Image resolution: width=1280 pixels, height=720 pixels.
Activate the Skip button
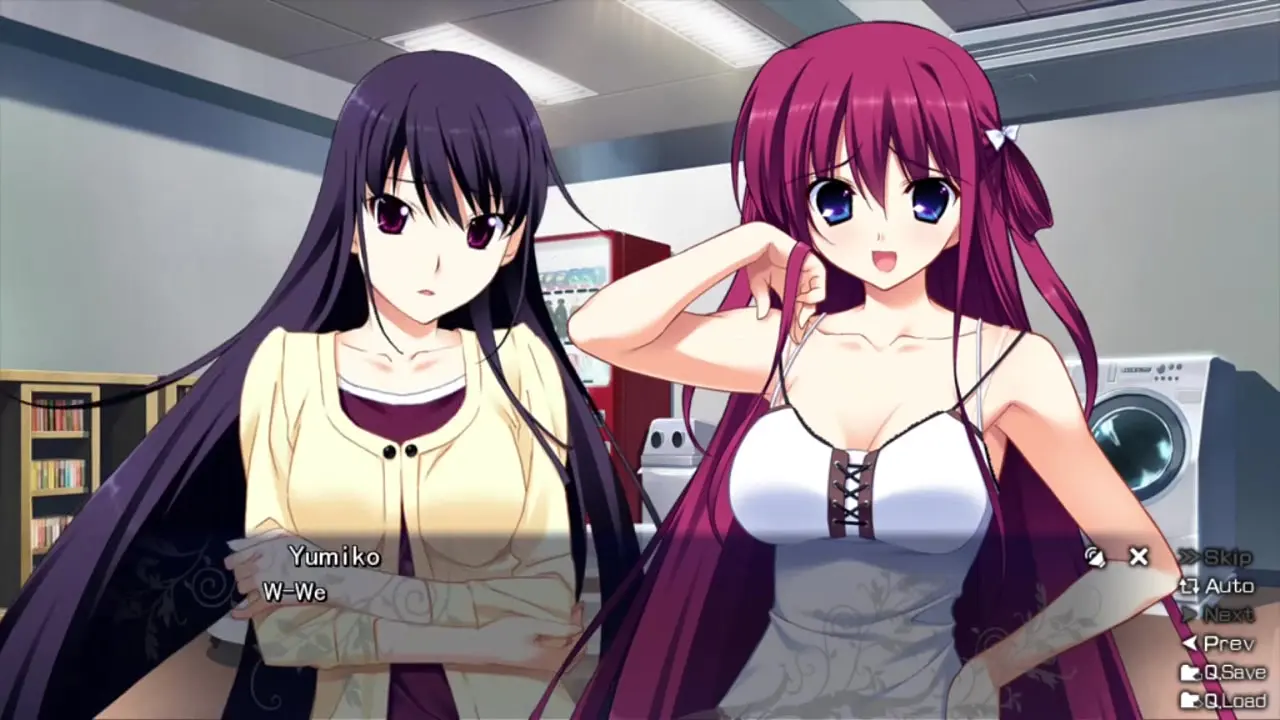click(x=1217, y=557)
